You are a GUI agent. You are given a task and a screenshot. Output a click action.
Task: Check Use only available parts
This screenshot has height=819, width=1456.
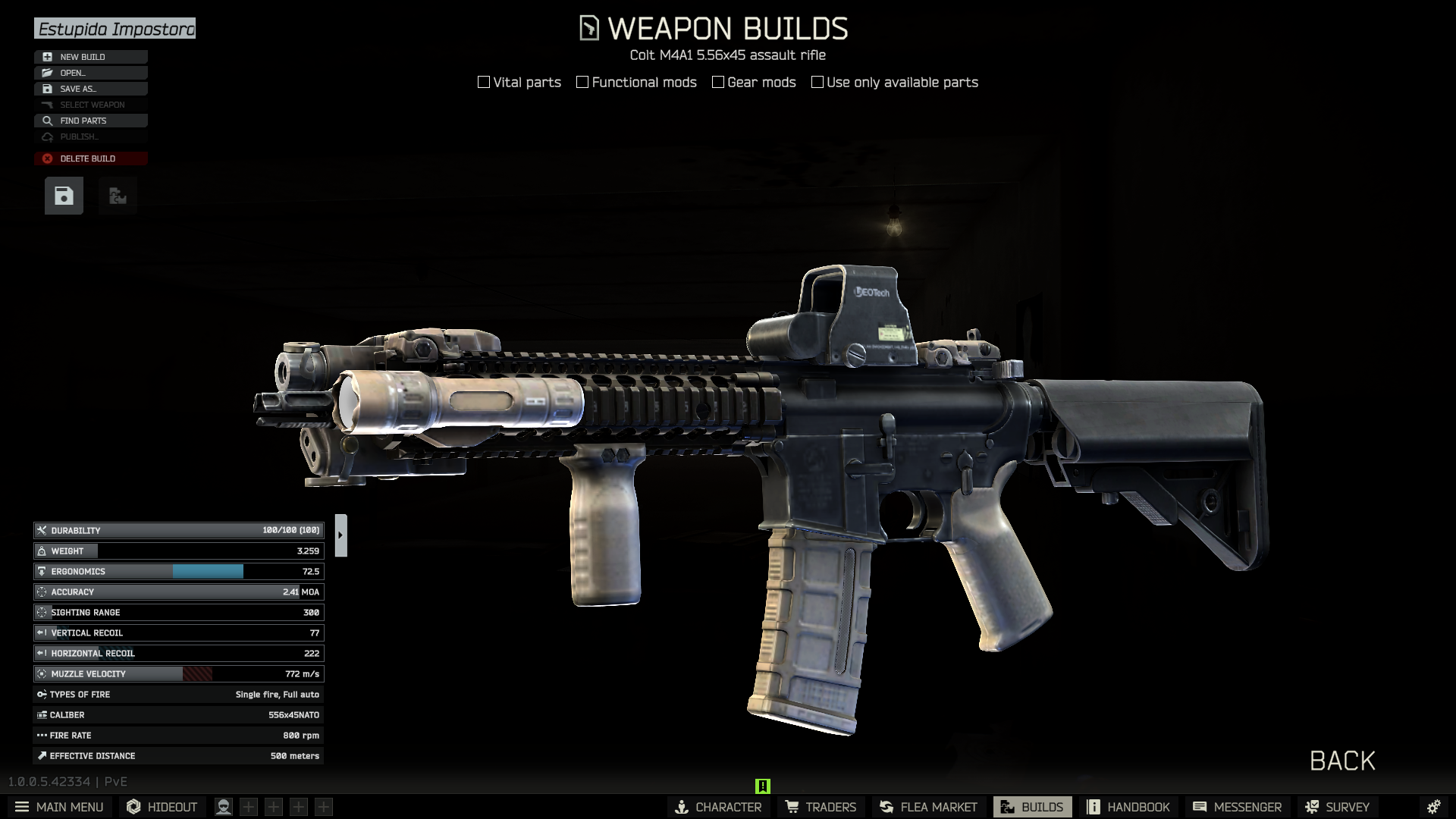click(x=817, y=82)
